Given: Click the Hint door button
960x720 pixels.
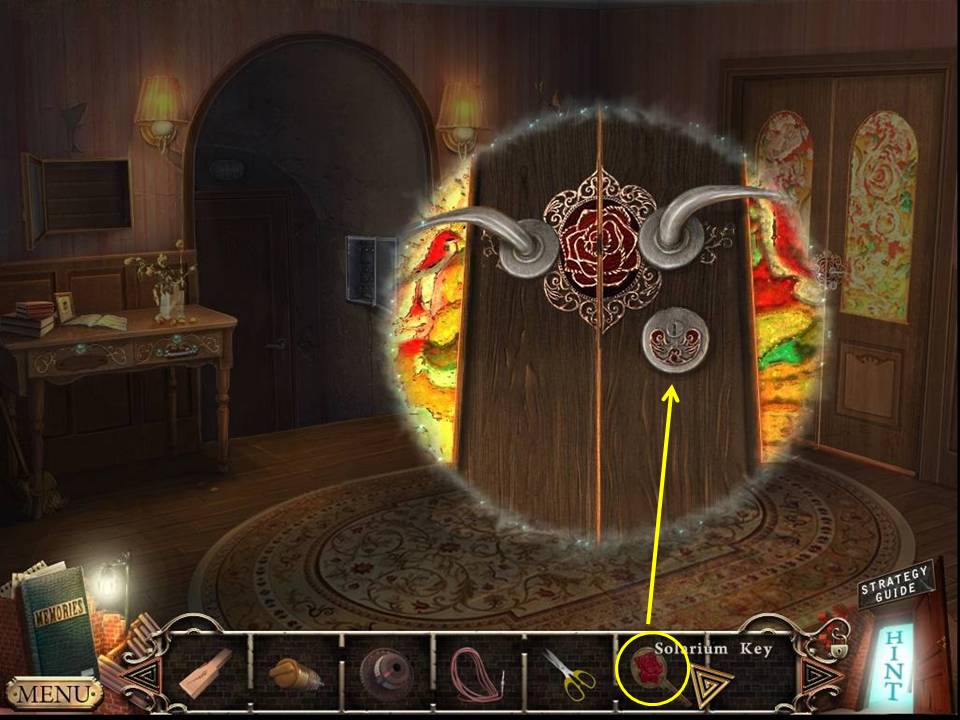Looking at the screenshot, I should pyautogui.click(x=894, y=665).
